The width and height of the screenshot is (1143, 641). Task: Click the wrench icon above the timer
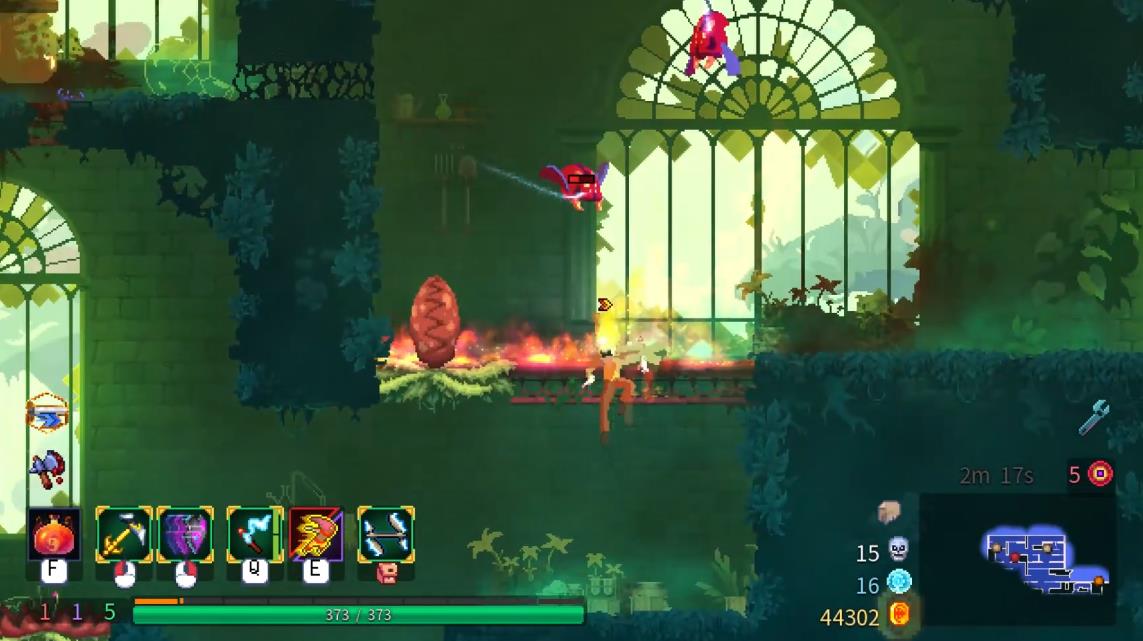[x=1094, y=416]
